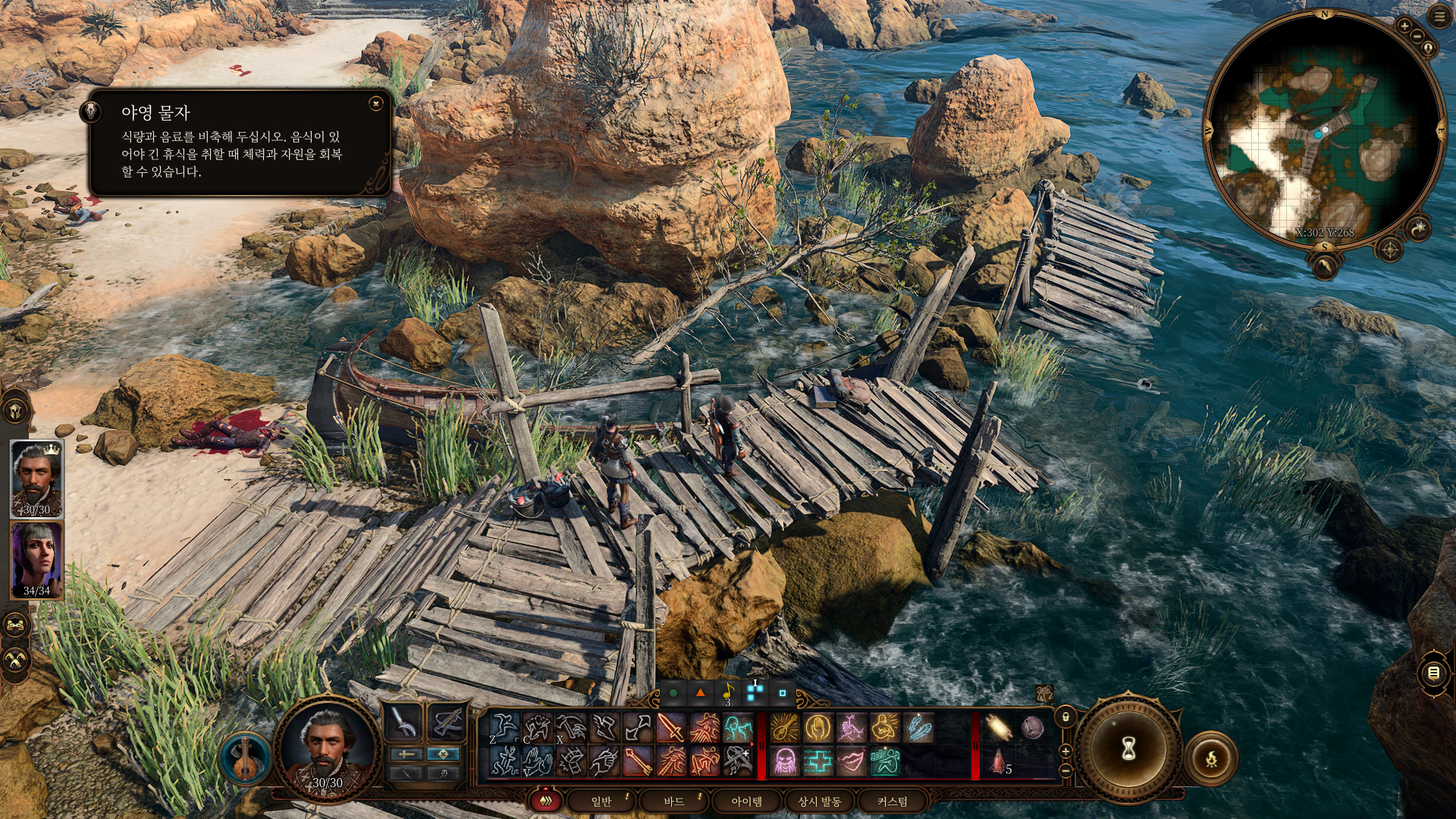Select the purple-haired companion portrait
Viewport: 1456px width, 819px height.
tap(36, 560)
